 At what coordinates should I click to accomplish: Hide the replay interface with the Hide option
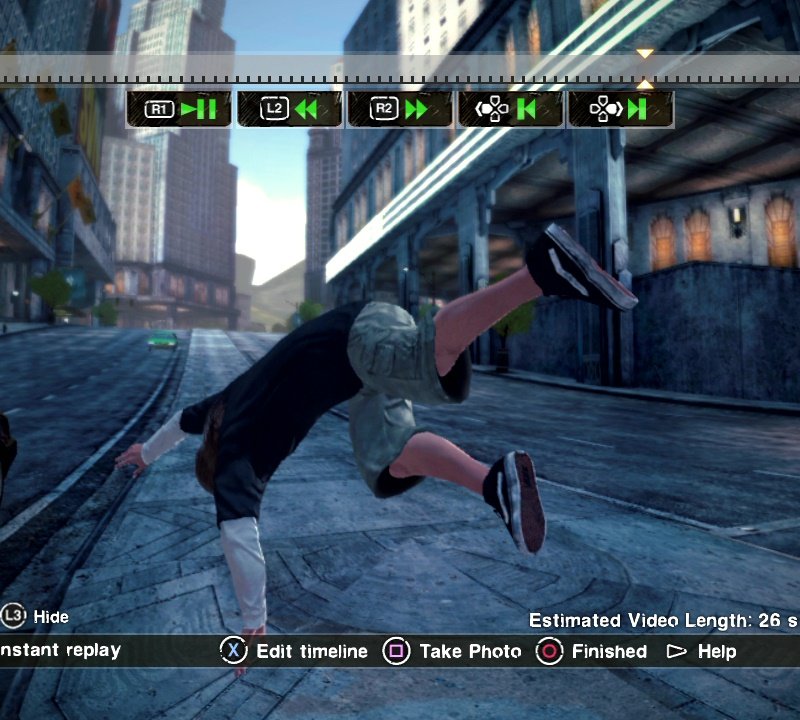(36, 616)
